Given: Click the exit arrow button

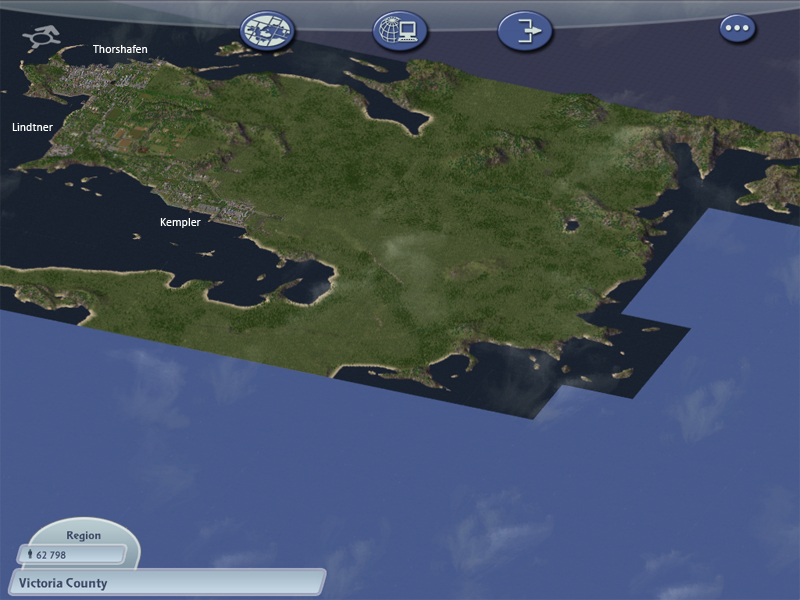Looking at the screenshot, I should tap(525, 32).
